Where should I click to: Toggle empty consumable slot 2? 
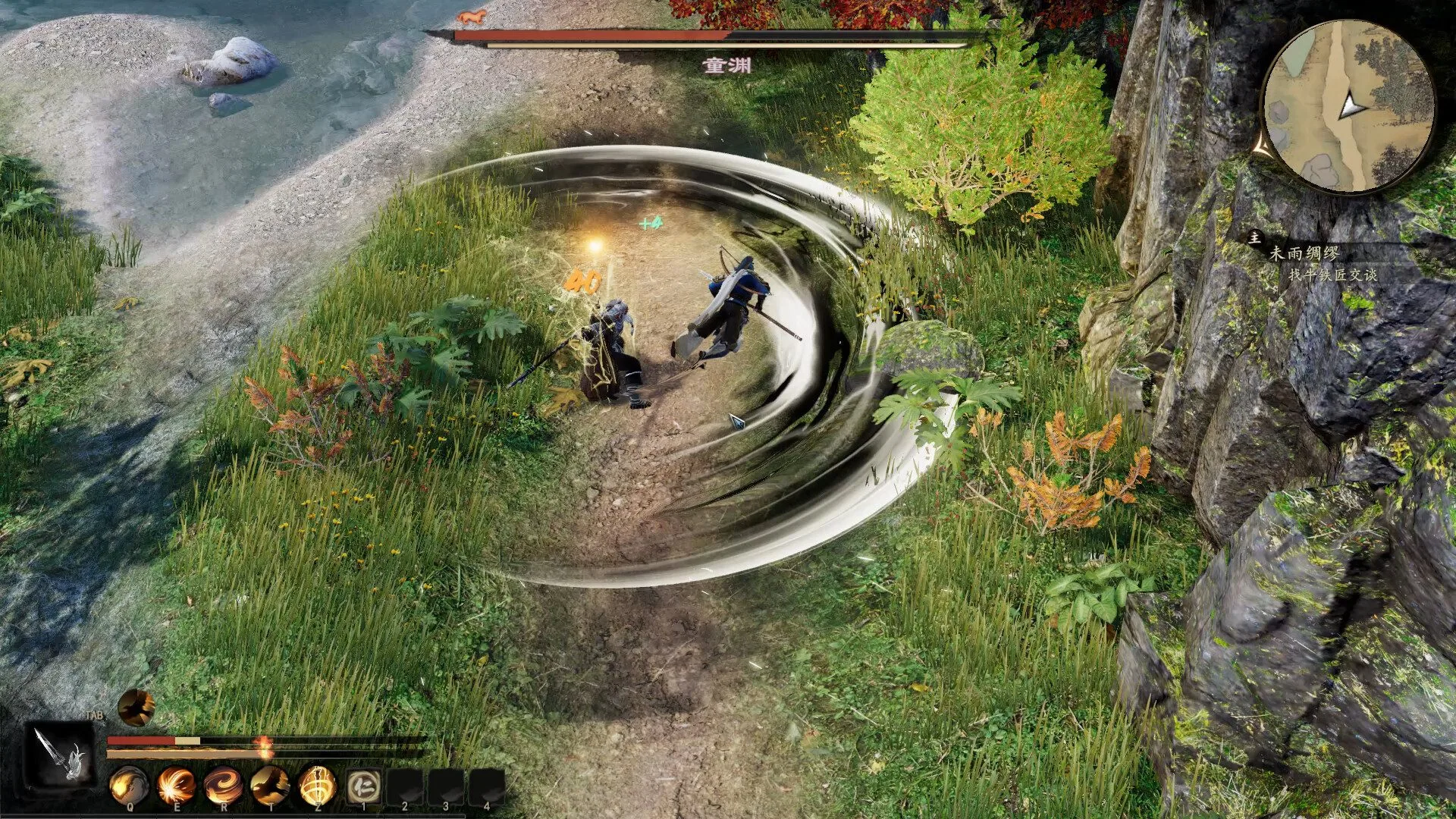click(404, 786)
